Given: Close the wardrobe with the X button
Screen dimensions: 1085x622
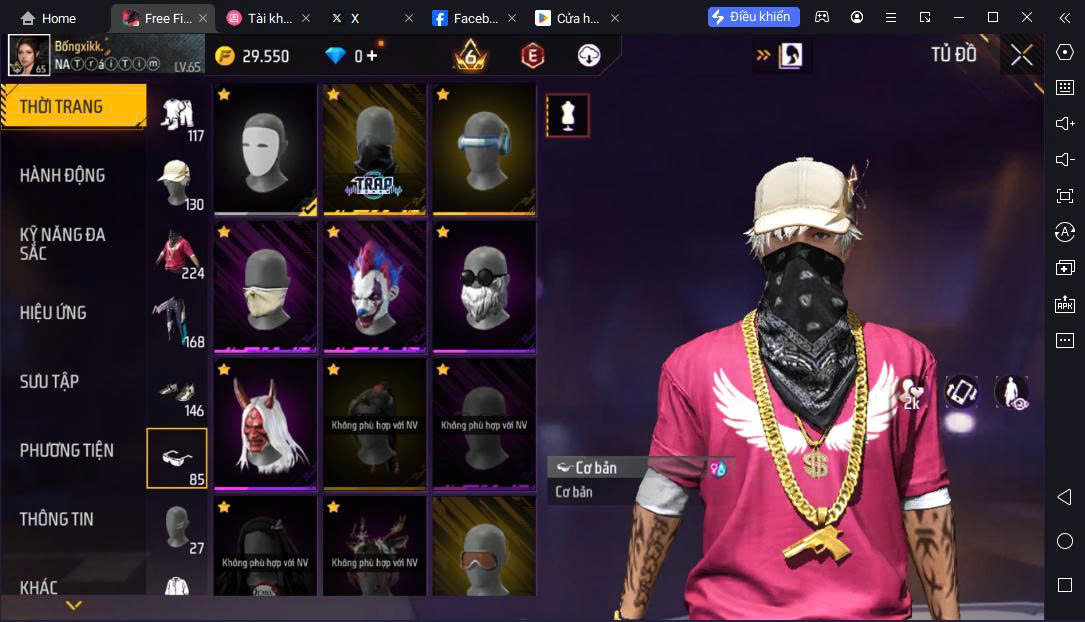Looking at the screenshot, I should [1021, 55].
